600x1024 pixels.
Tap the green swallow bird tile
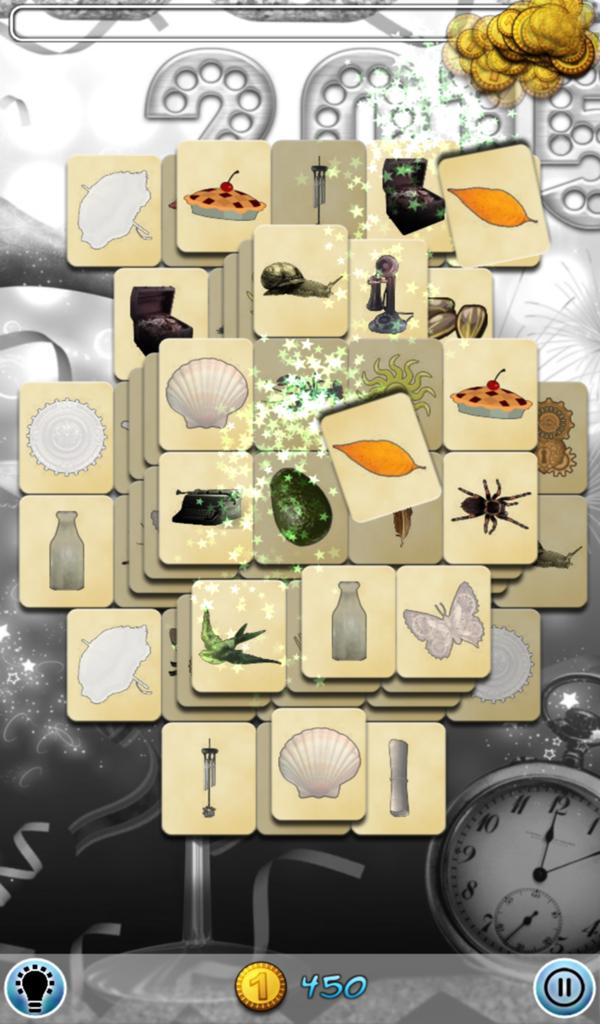237,640
